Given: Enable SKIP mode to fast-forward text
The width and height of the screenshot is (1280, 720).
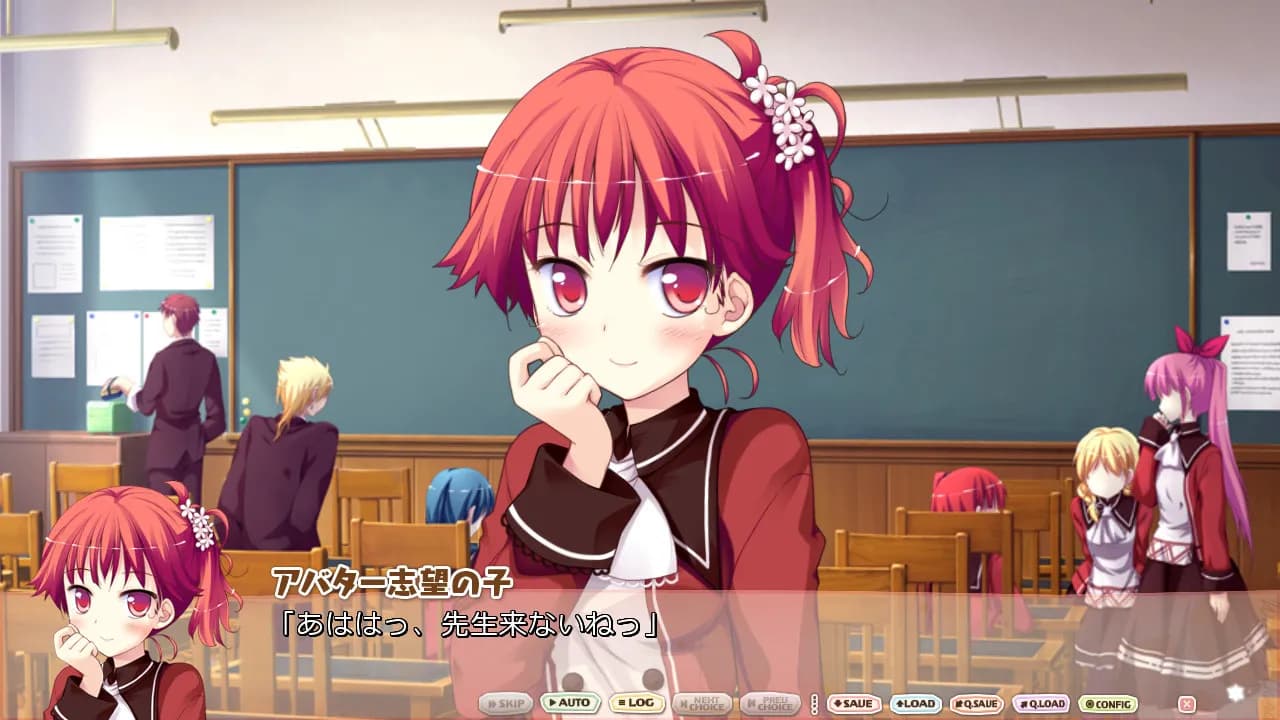Looking at the screenshot, I should tap(505, 703).
